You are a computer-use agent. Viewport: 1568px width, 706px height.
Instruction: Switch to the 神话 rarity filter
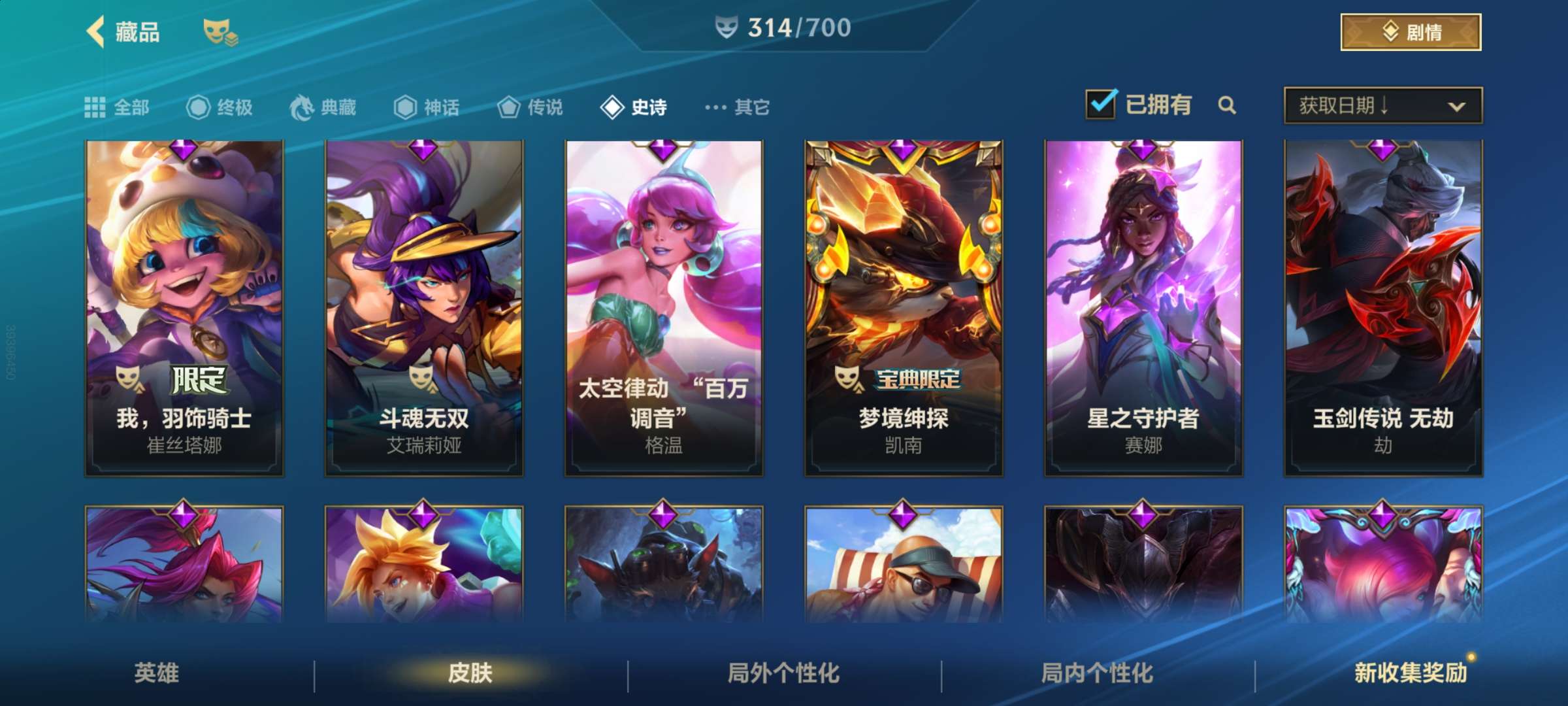coord(427,107)
